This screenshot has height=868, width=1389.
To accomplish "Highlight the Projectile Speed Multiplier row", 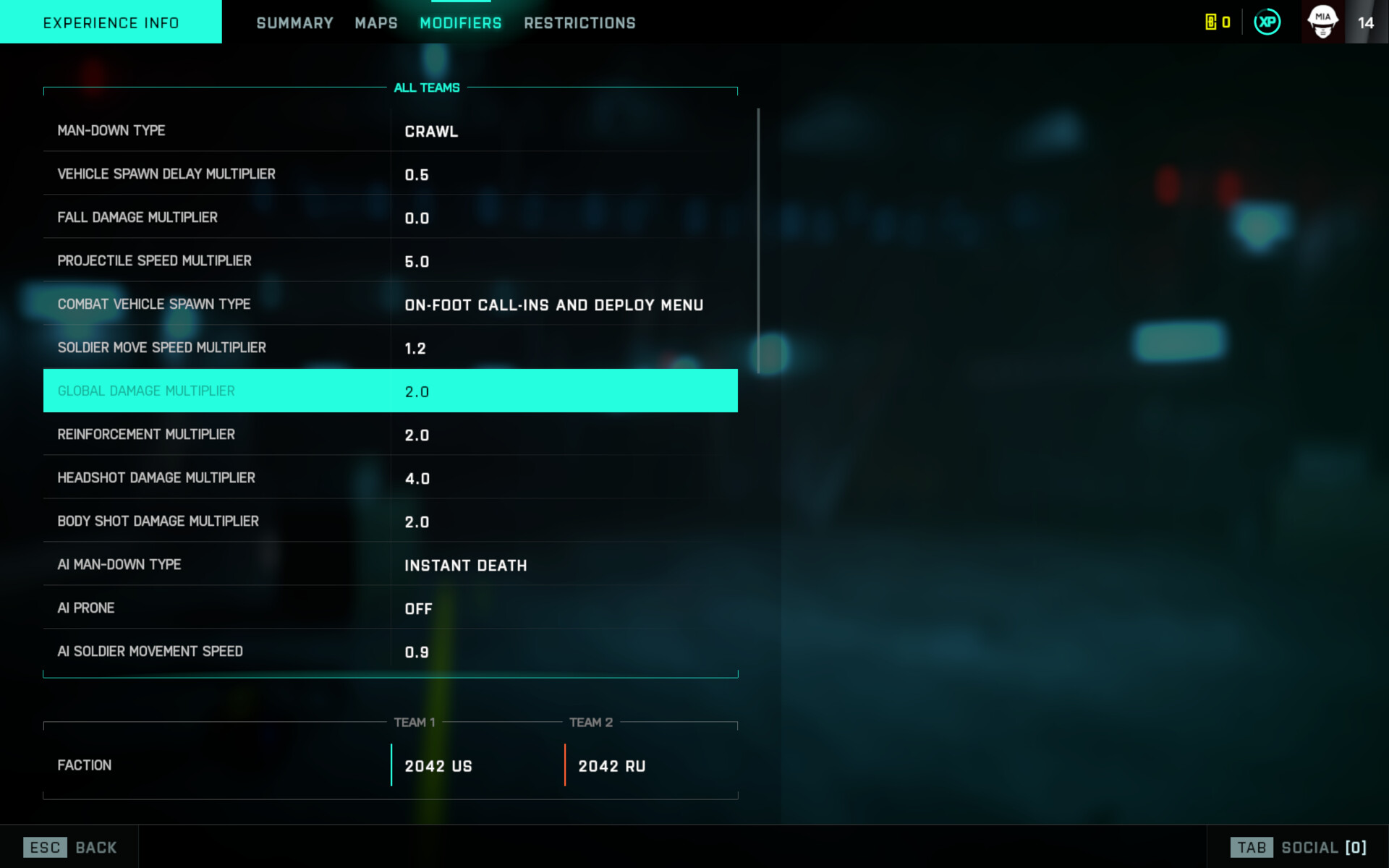I will click(x=391, y=261).
